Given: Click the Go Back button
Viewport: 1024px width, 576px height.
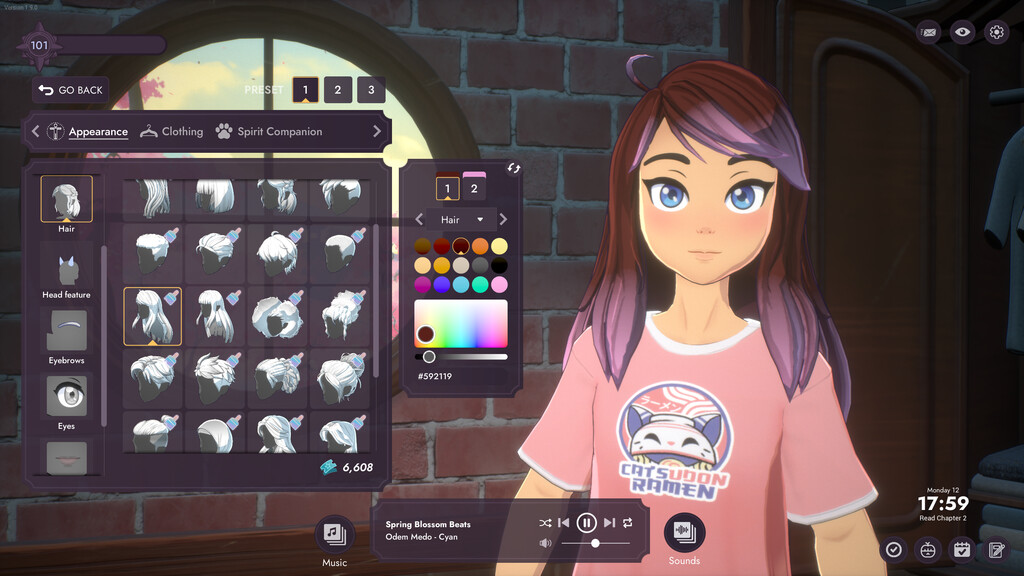Looking at the screenshot, I should coord(71,90).
